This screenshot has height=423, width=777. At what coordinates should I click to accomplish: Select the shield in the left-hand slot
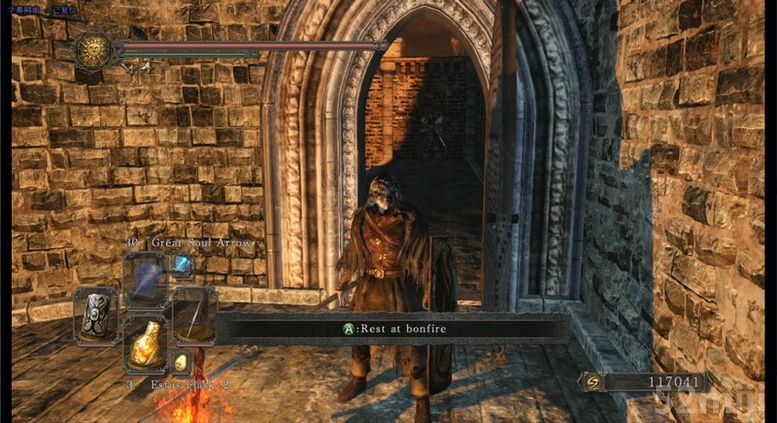tap(96, 313)
